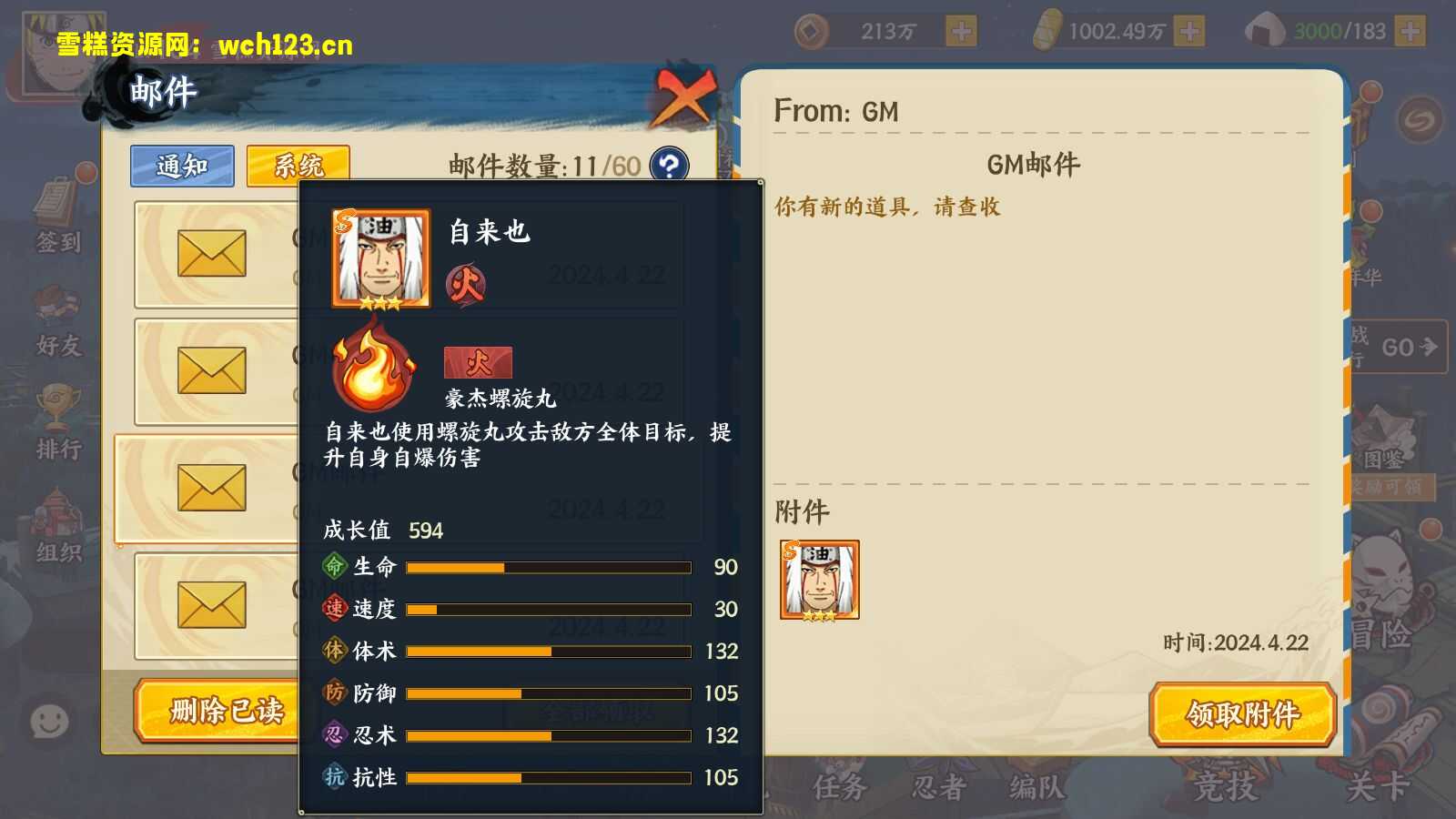Select the unread mail envelope at the top
Image resolution: width=1456 pixels, height=819 pixels.
[211, 252]
